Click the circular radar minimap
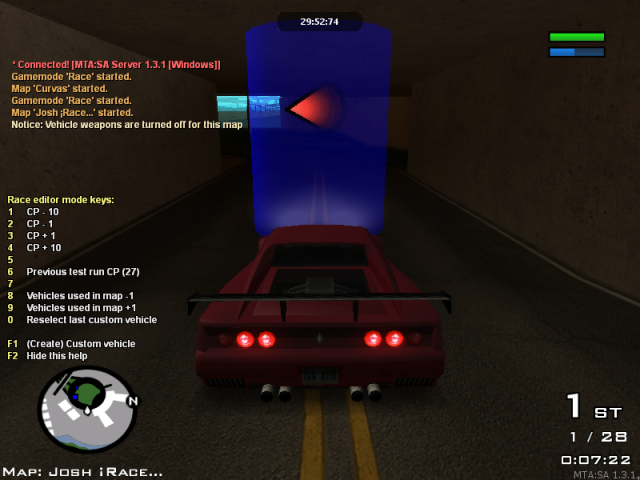This screenshot has height=480, width=640. (86, 408)
